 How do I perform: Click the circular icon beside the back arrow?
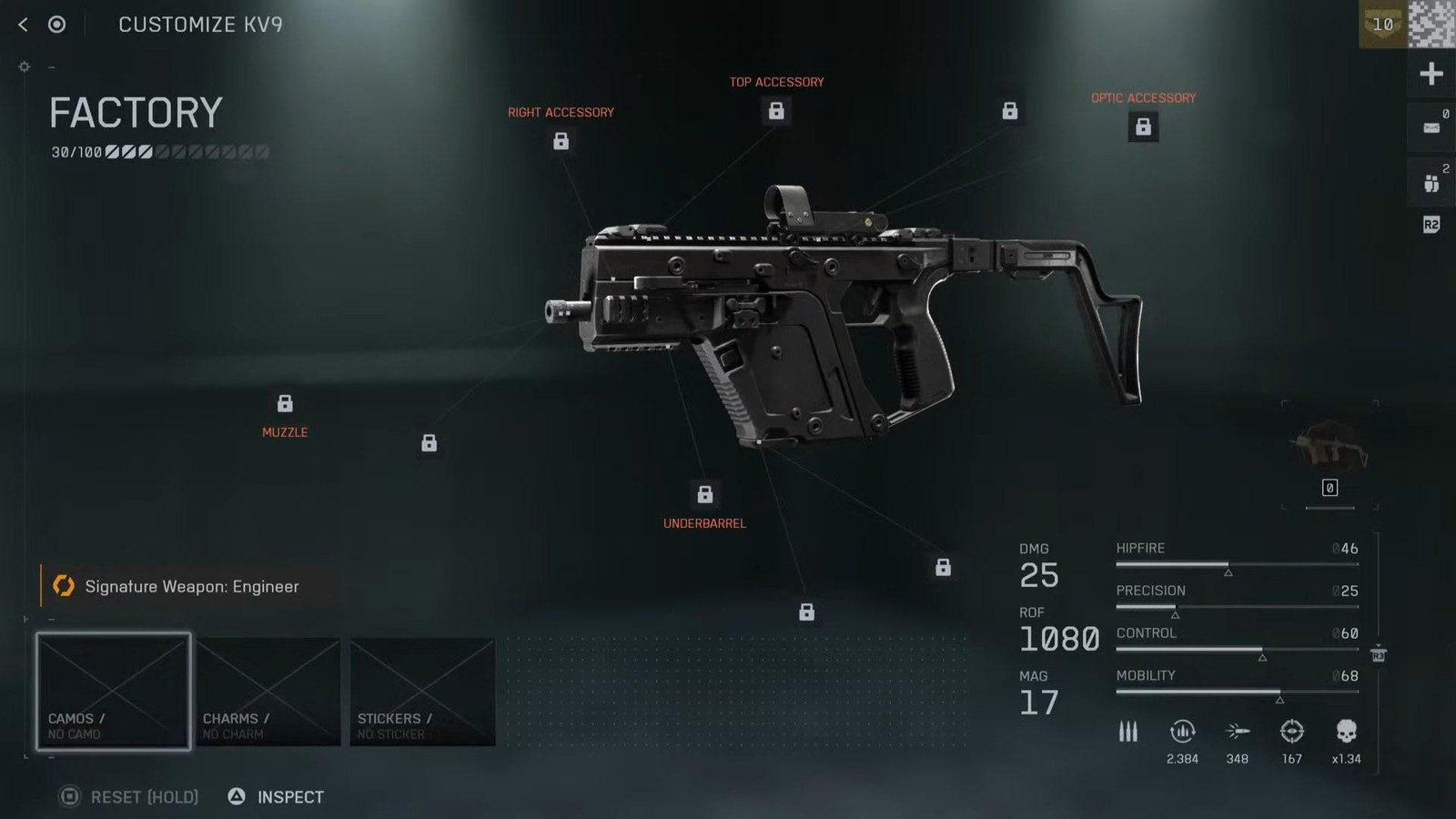click(x=56, y=25)
